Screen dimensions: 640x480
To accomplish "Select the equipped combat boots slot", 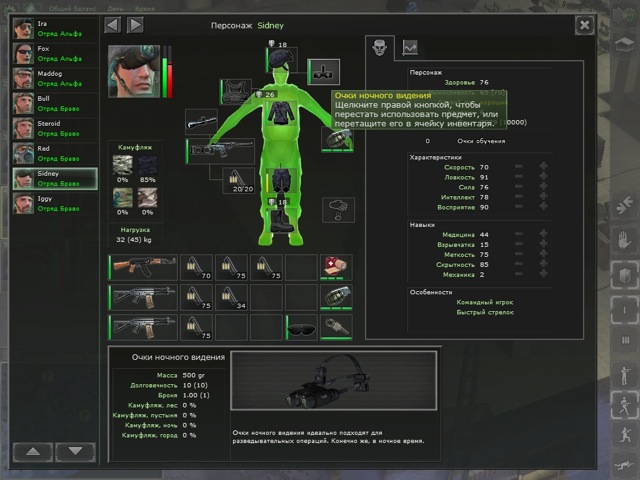I will (x=281, y=221).
